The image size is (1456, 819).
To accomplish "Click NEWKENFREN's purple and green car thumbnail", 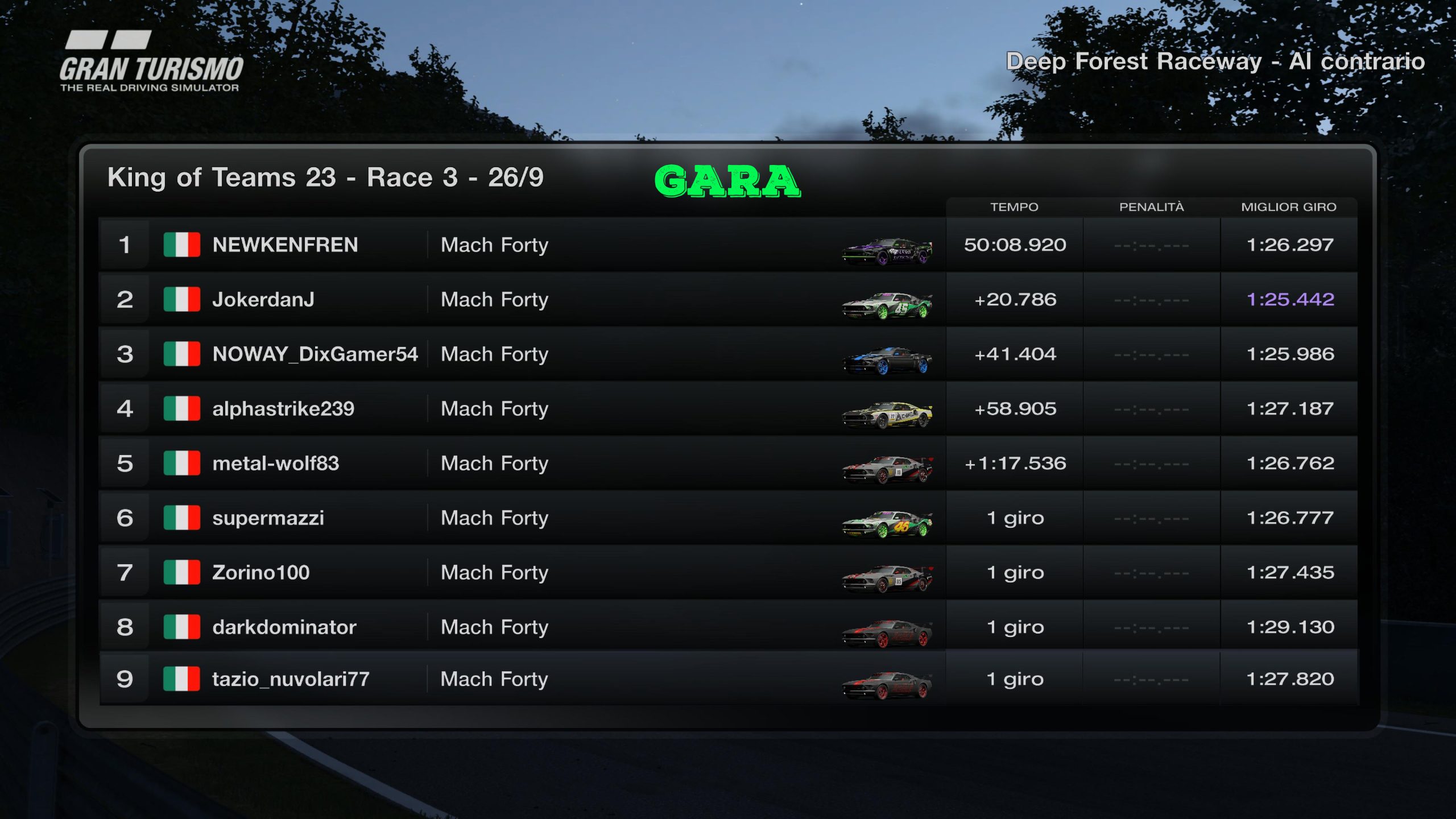I will pos(887,251).
